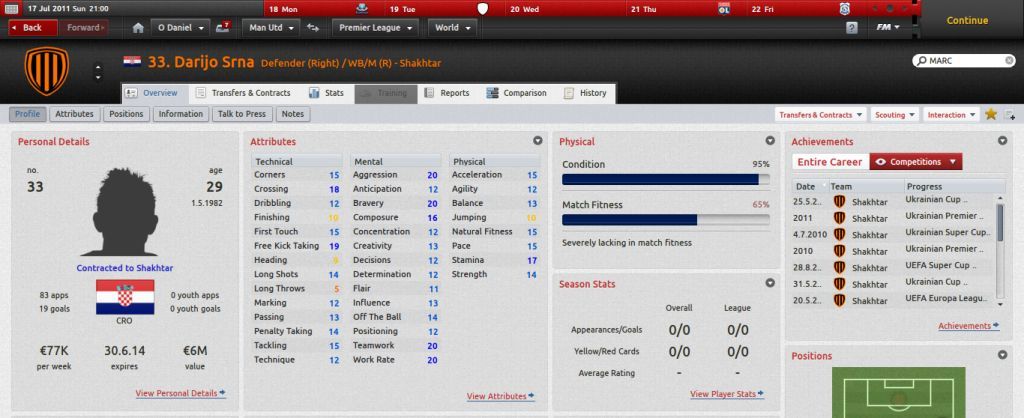Select the Attributes sub-tab
This screenshot has height=418, width=1024.
pyautogui.click(x=75, y=114)
